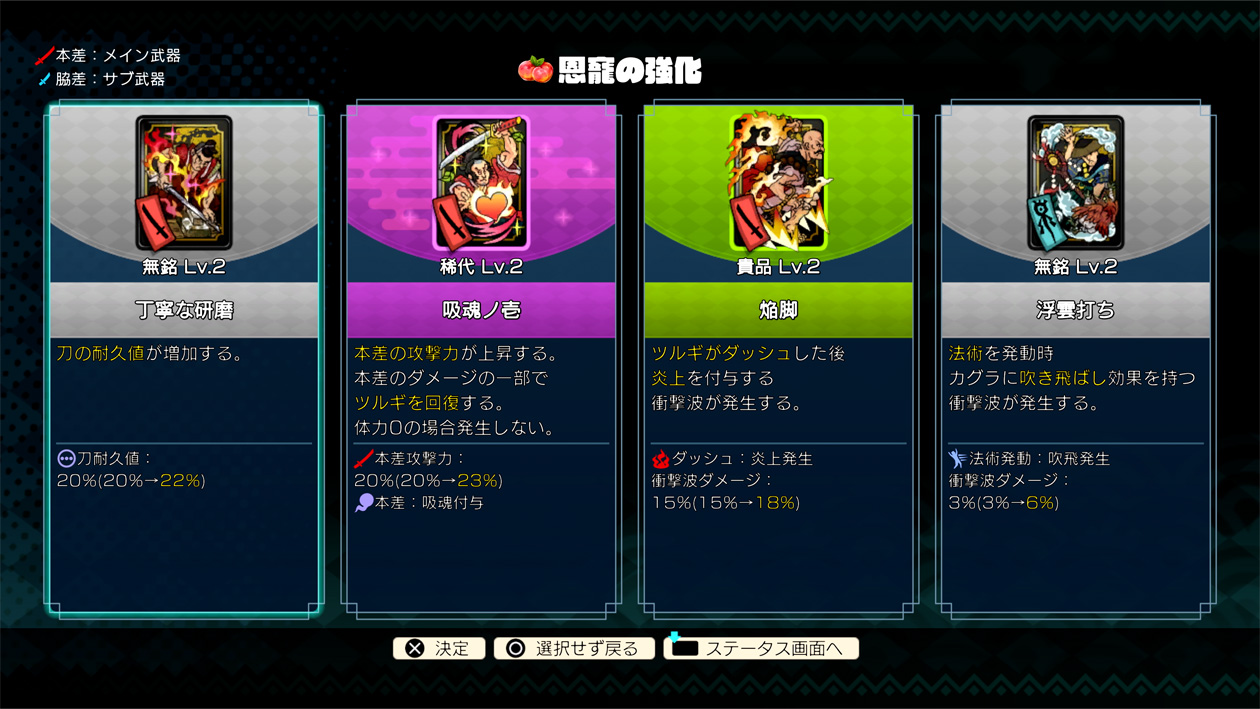
Task: Open the ステータス画面へ status screen
Action: click(x=761, y=648)
